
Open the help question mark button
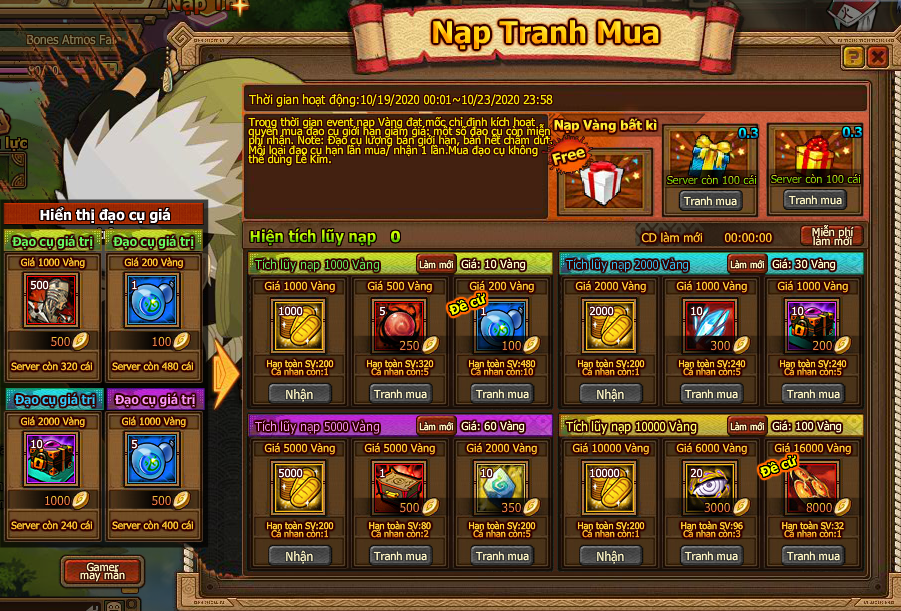[853, 56]
